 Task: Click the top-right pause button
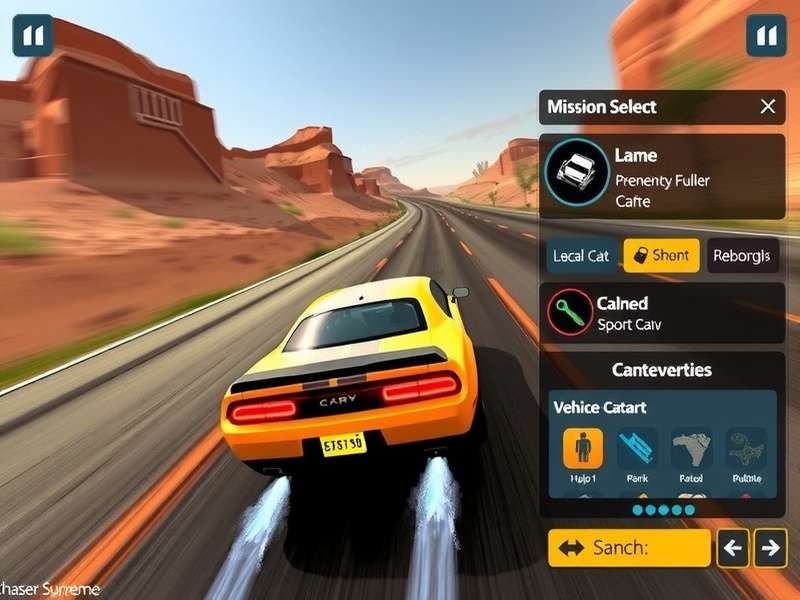click(x=766, y=36)
